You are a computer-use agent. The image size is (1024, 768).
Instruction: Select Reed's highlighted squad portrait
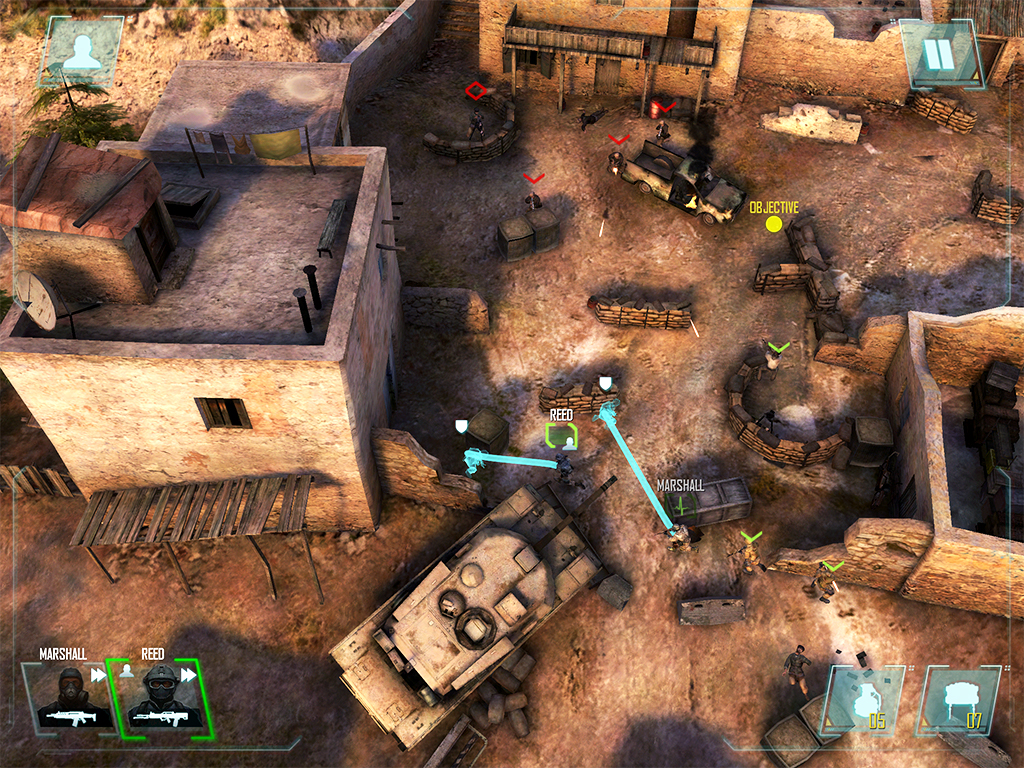click(160, 696)
